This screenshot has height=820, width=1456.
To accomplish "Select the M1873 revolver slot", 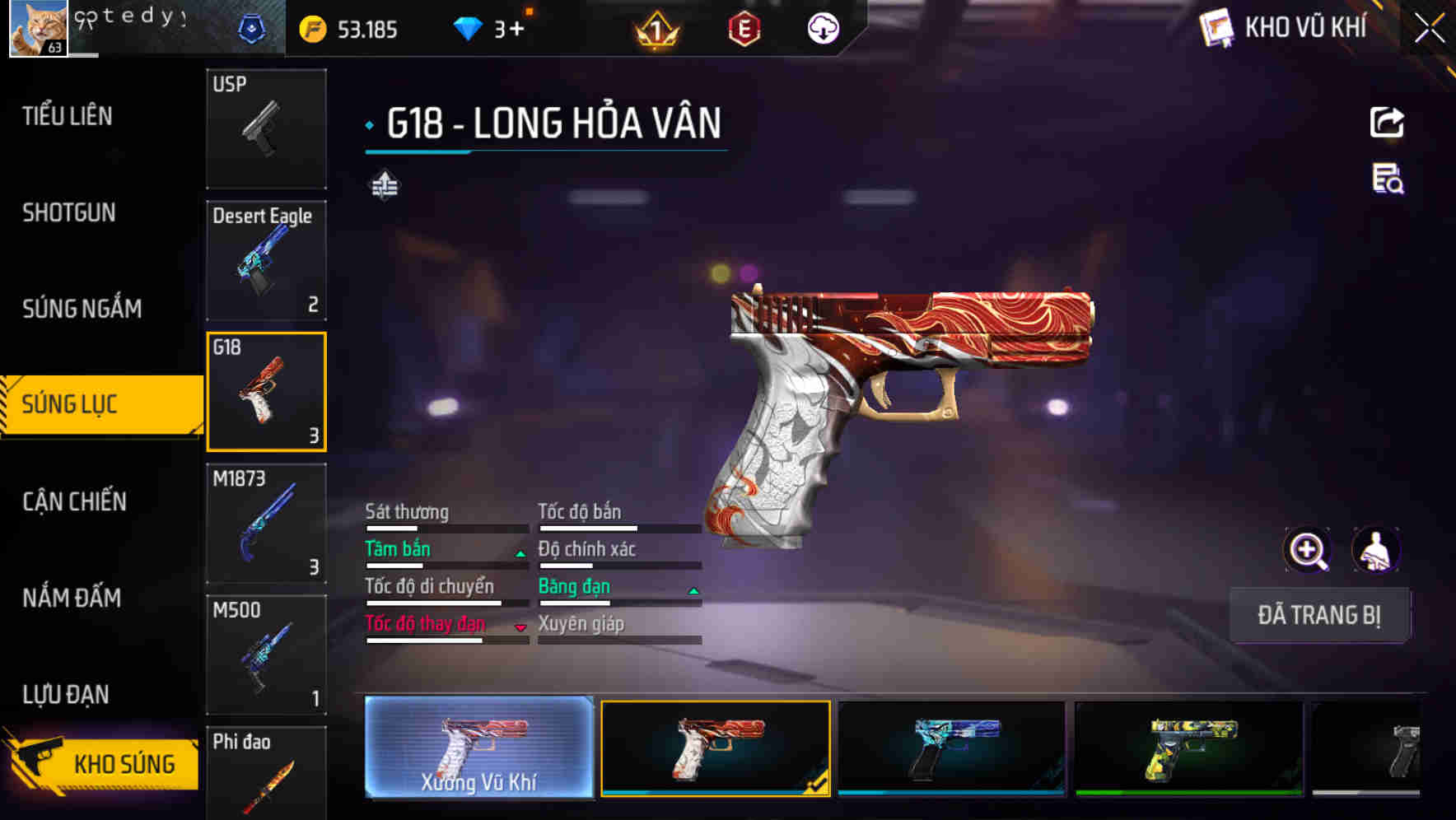I will [x=266, y=524].
